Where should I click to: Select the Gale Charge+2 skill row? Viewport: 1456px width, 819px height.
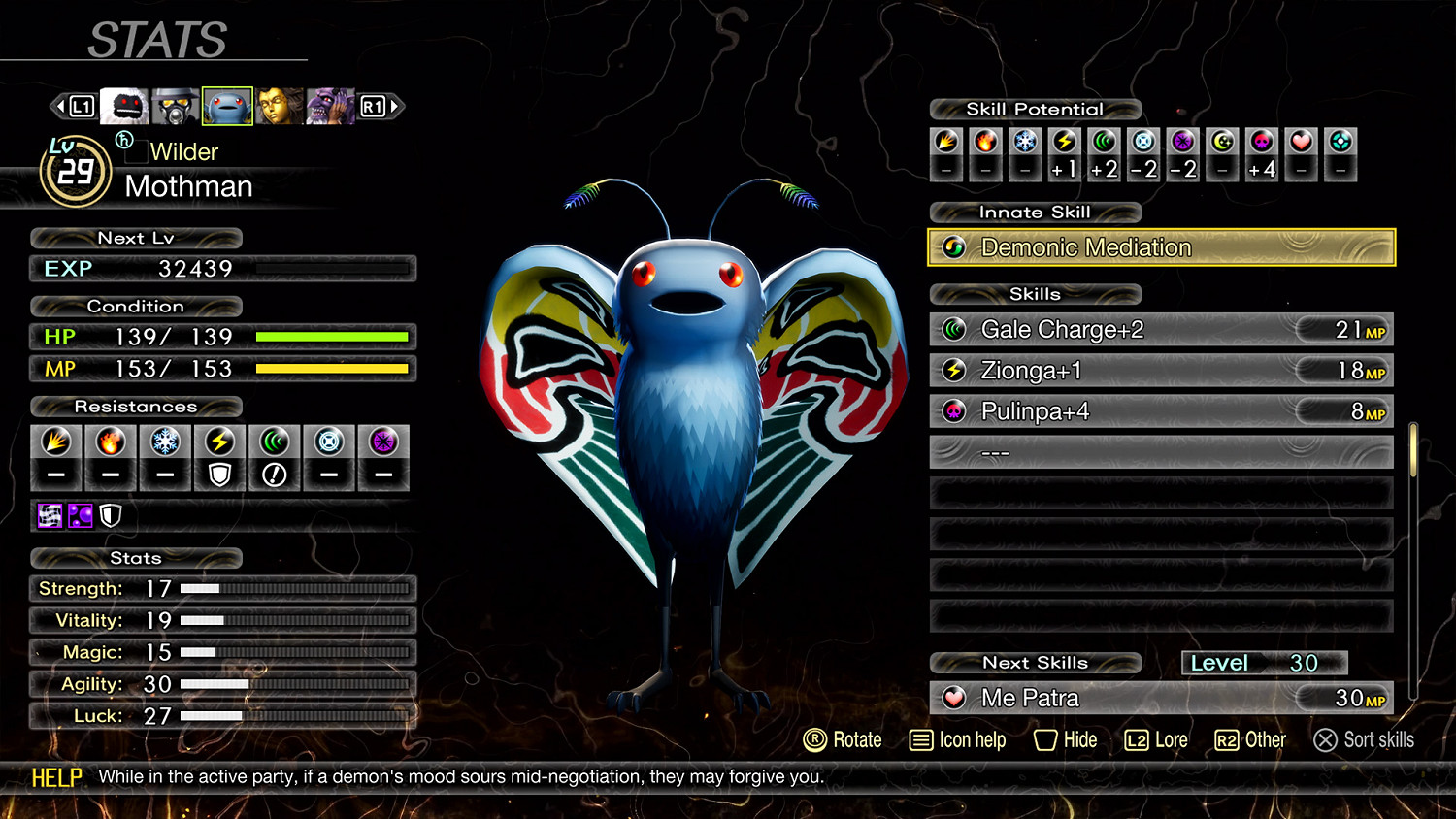click(1161, 330)
